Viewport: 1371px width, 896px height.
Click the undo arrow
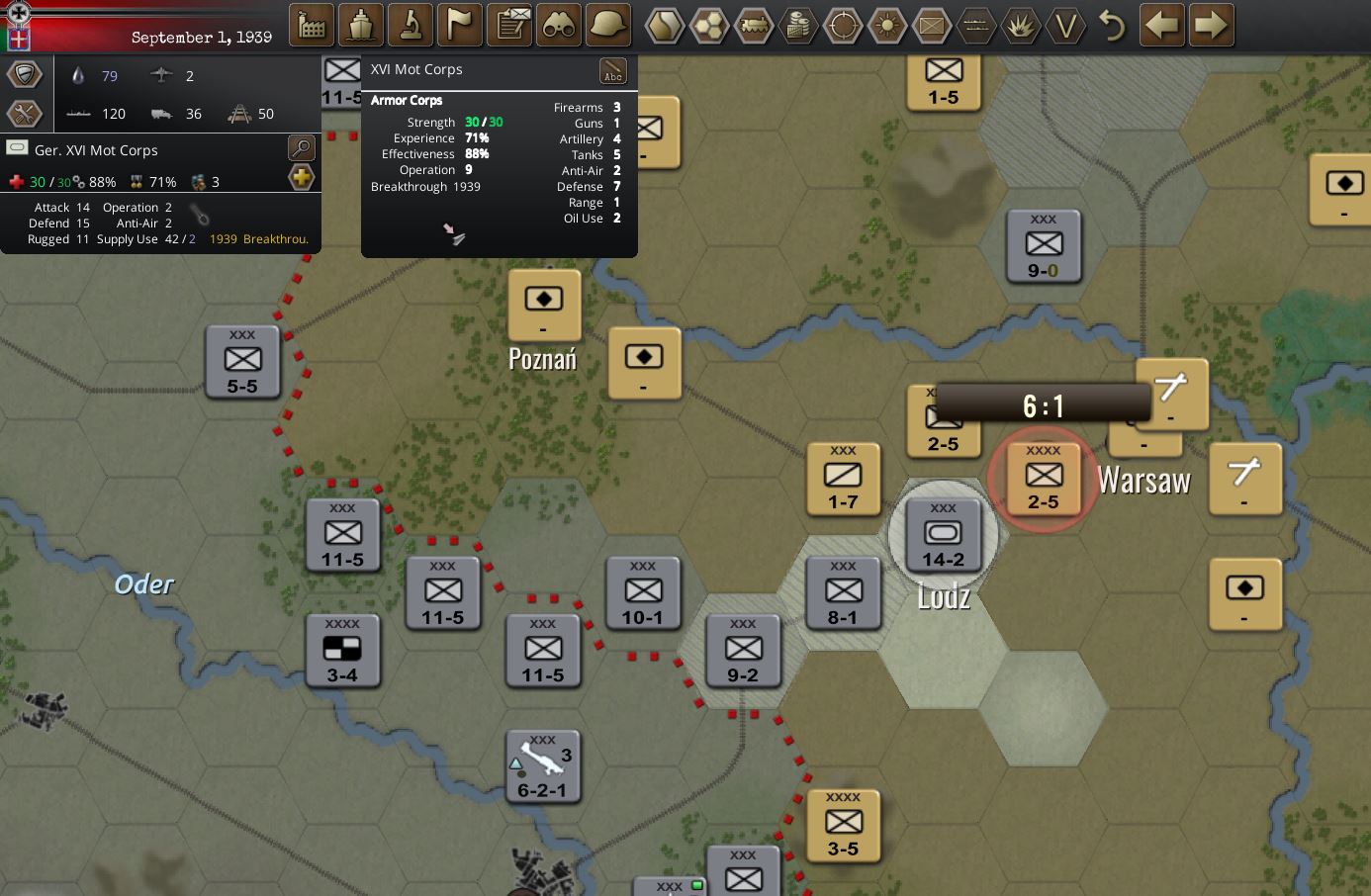(1114, 27)
